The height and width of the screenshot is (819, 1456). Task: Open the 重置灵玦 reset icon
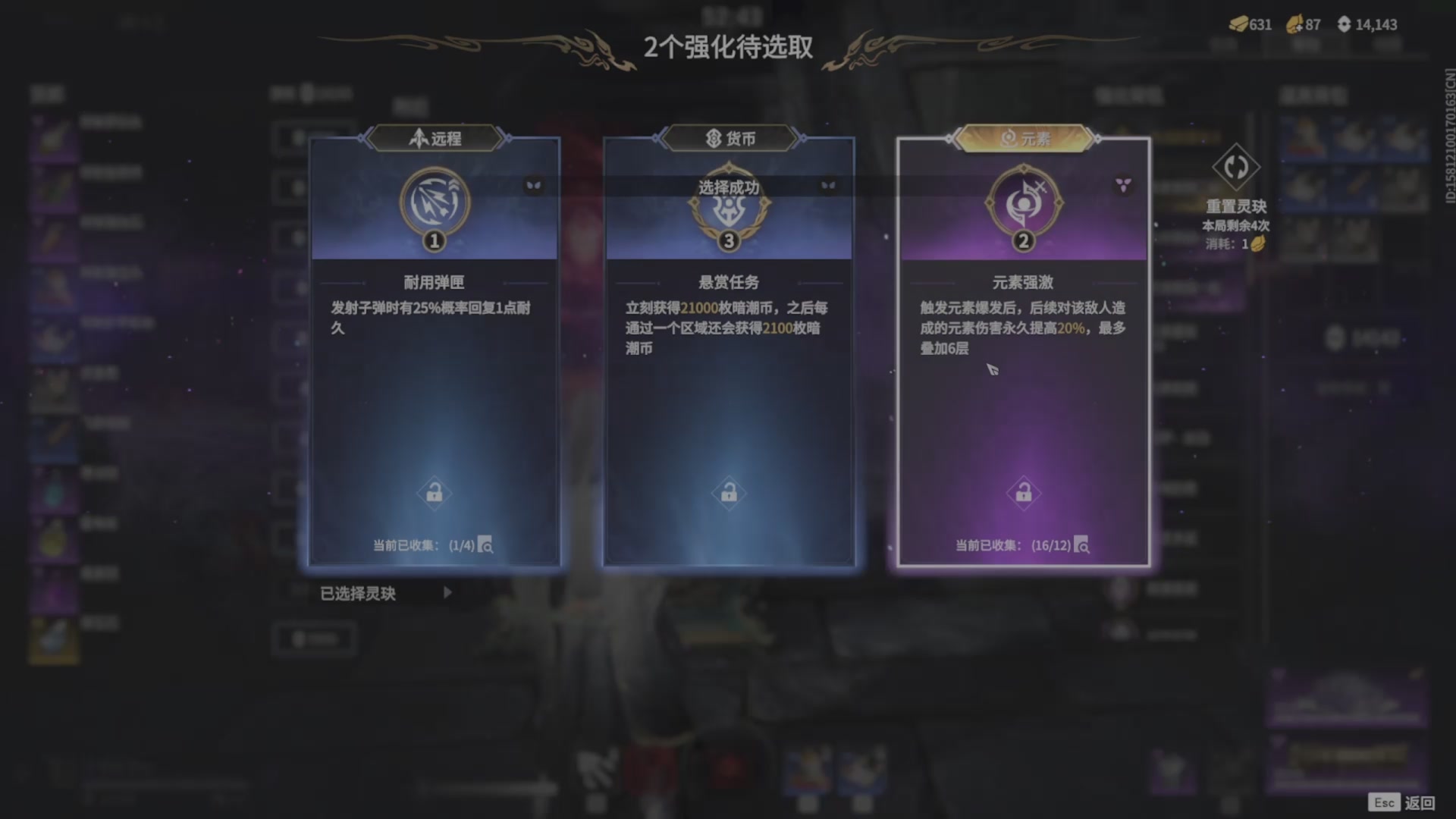1238,166
